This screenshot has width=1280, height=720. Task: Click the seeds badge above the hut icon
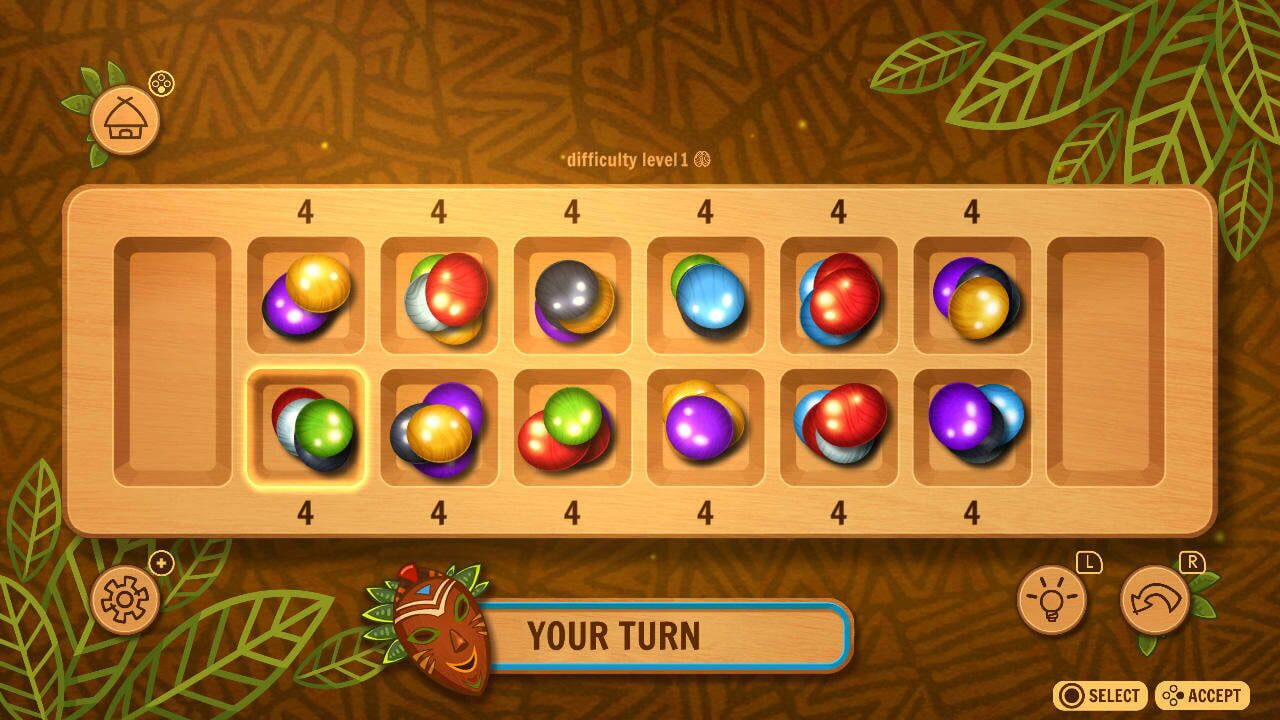[x=159, y=84]
